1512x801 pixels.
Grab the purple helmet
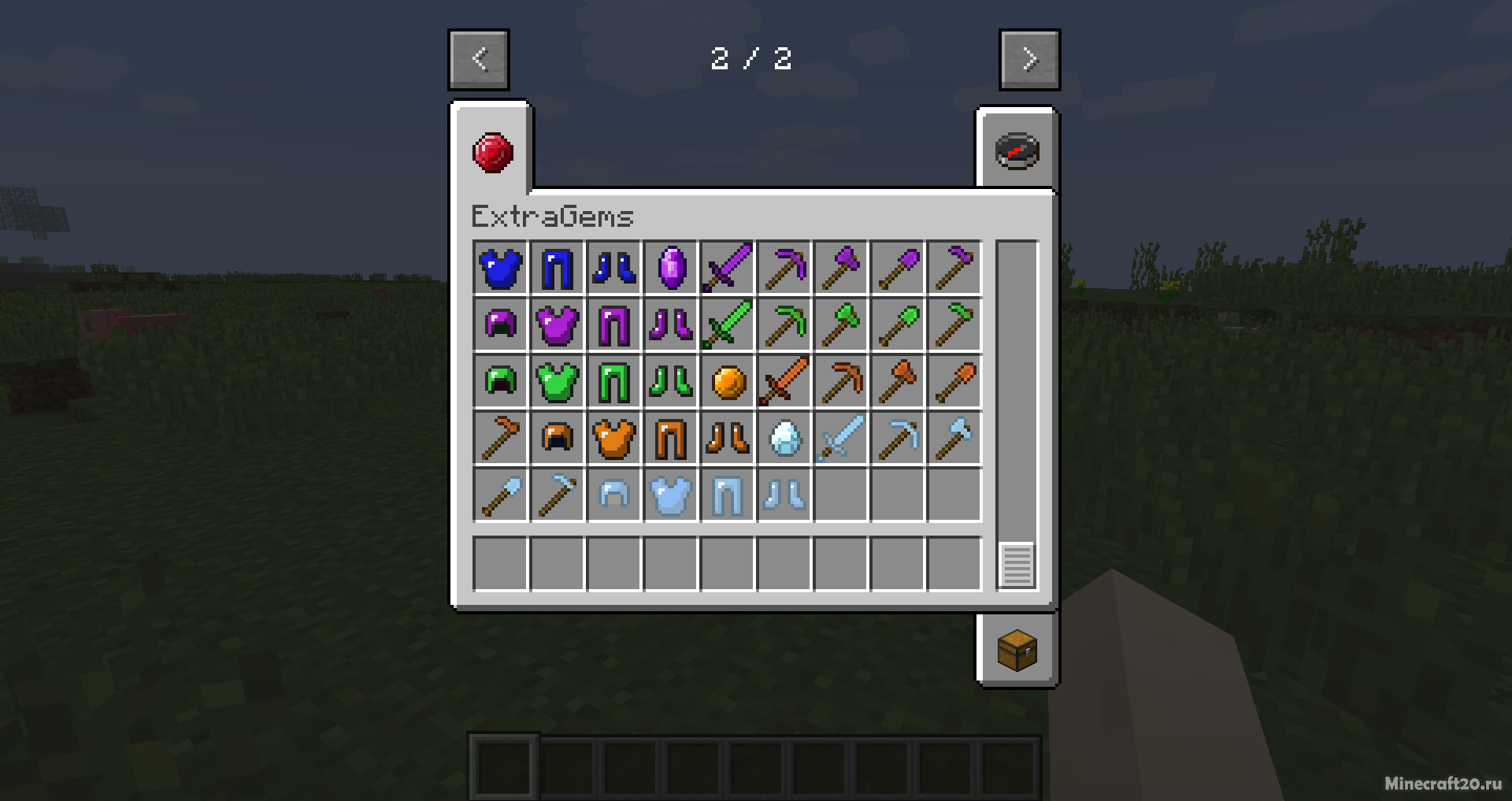501,324
